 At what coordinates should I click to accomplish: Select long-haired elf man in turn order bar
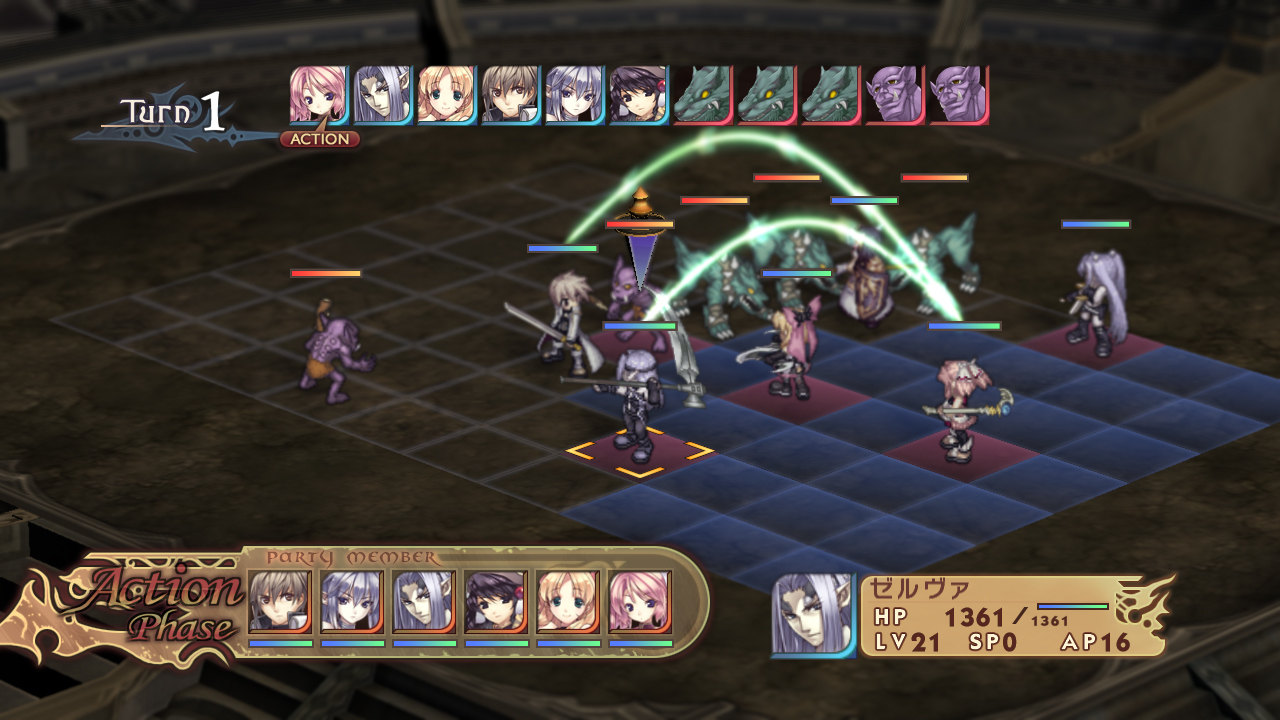point(382,95)
